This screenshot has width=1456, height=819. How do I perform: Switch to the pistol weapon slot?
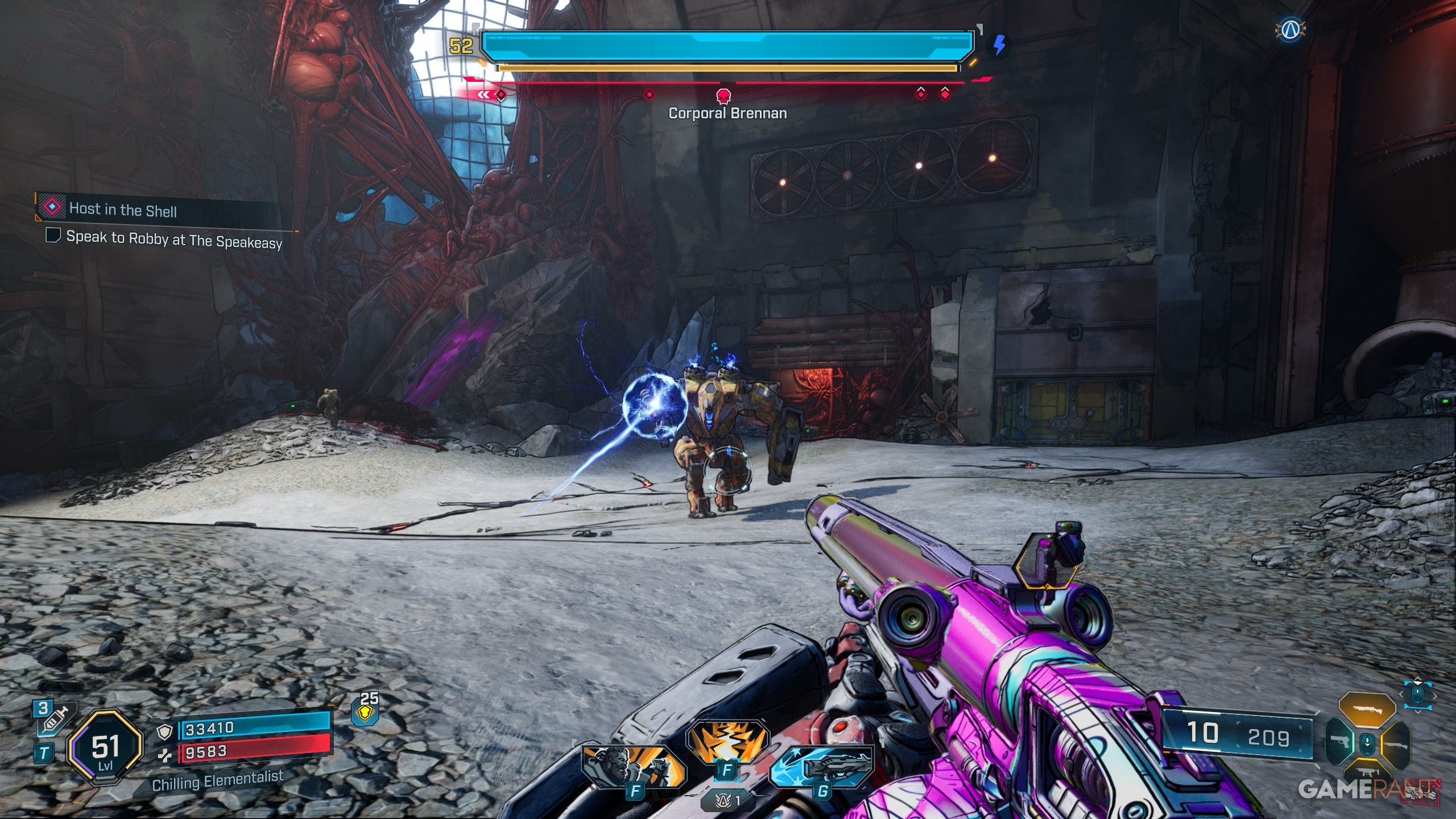[1339, 741]
